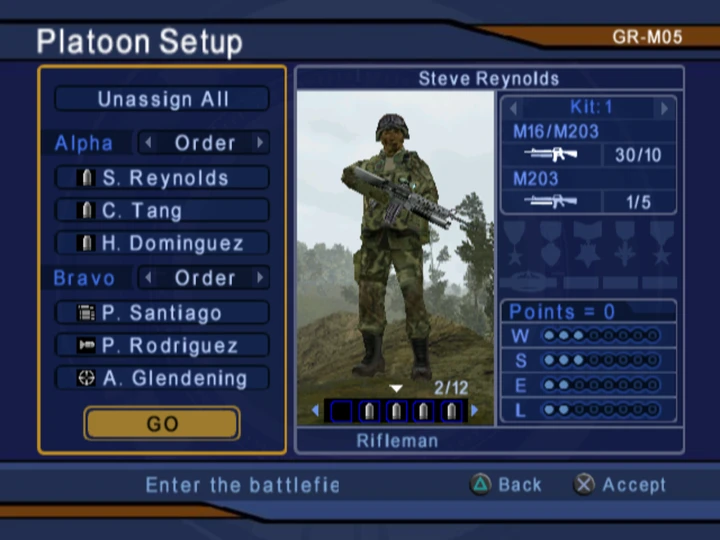Choose C. Tang from the roster
720x540 pixels.
point(162,210)
